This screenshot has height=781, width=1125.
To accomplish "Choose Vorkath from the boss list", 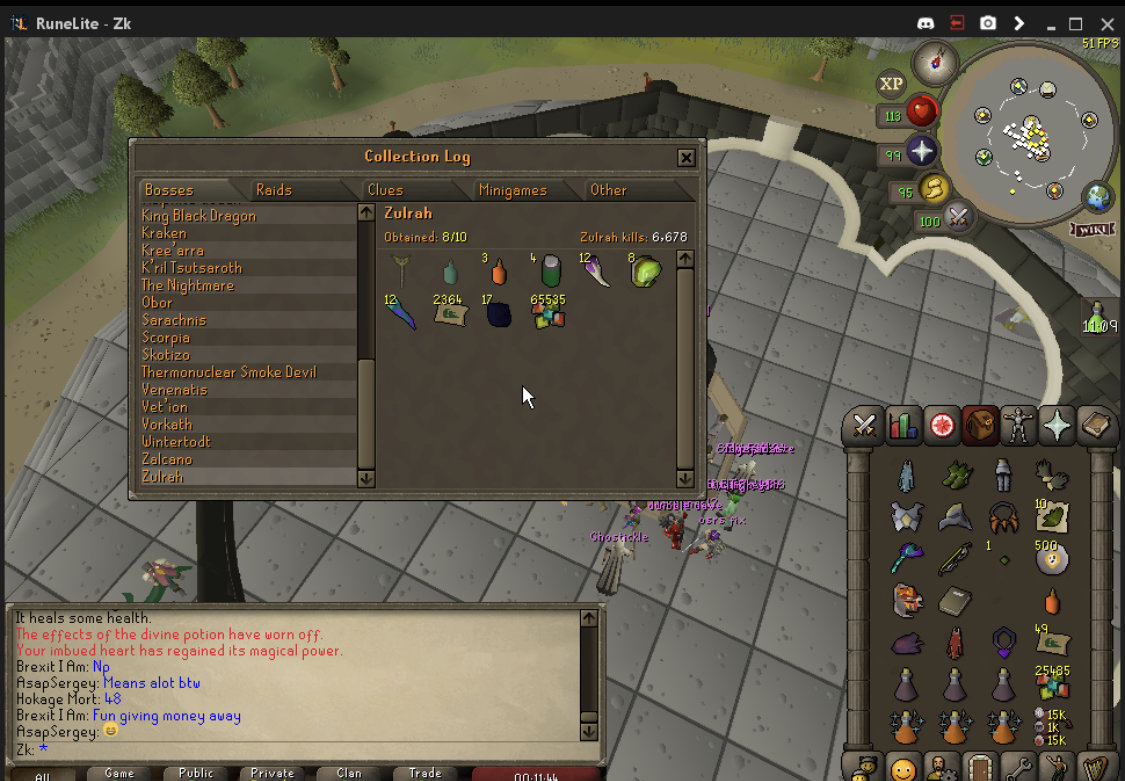I will pos(167,424).
